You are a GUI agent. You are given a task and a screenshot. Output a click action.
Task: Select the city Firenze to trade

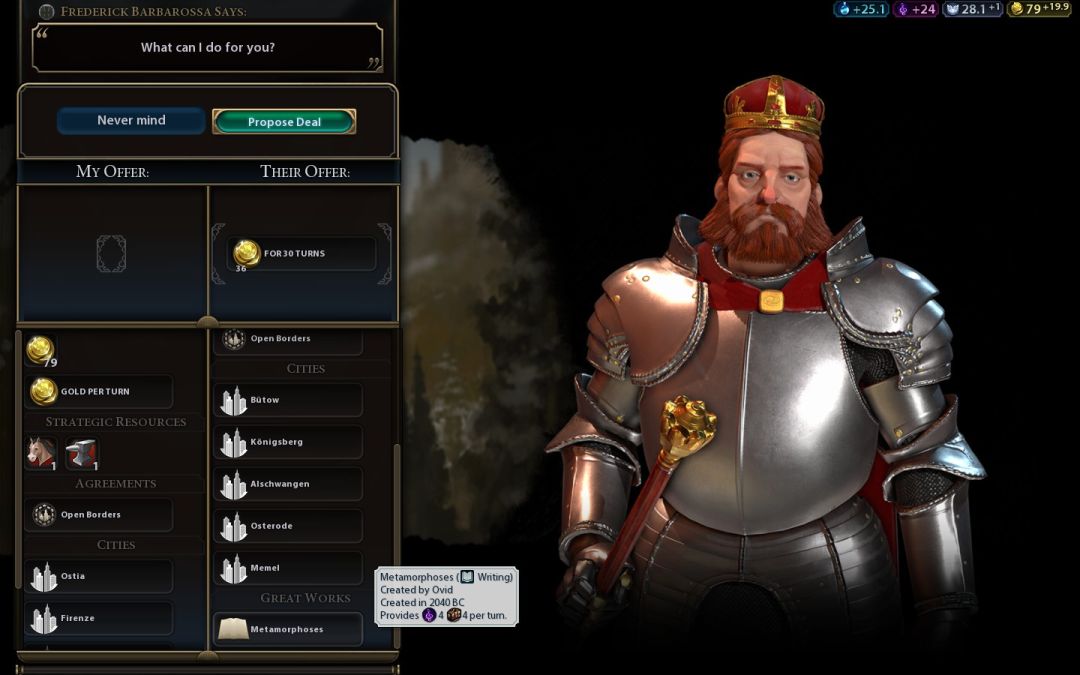[98, 618]
